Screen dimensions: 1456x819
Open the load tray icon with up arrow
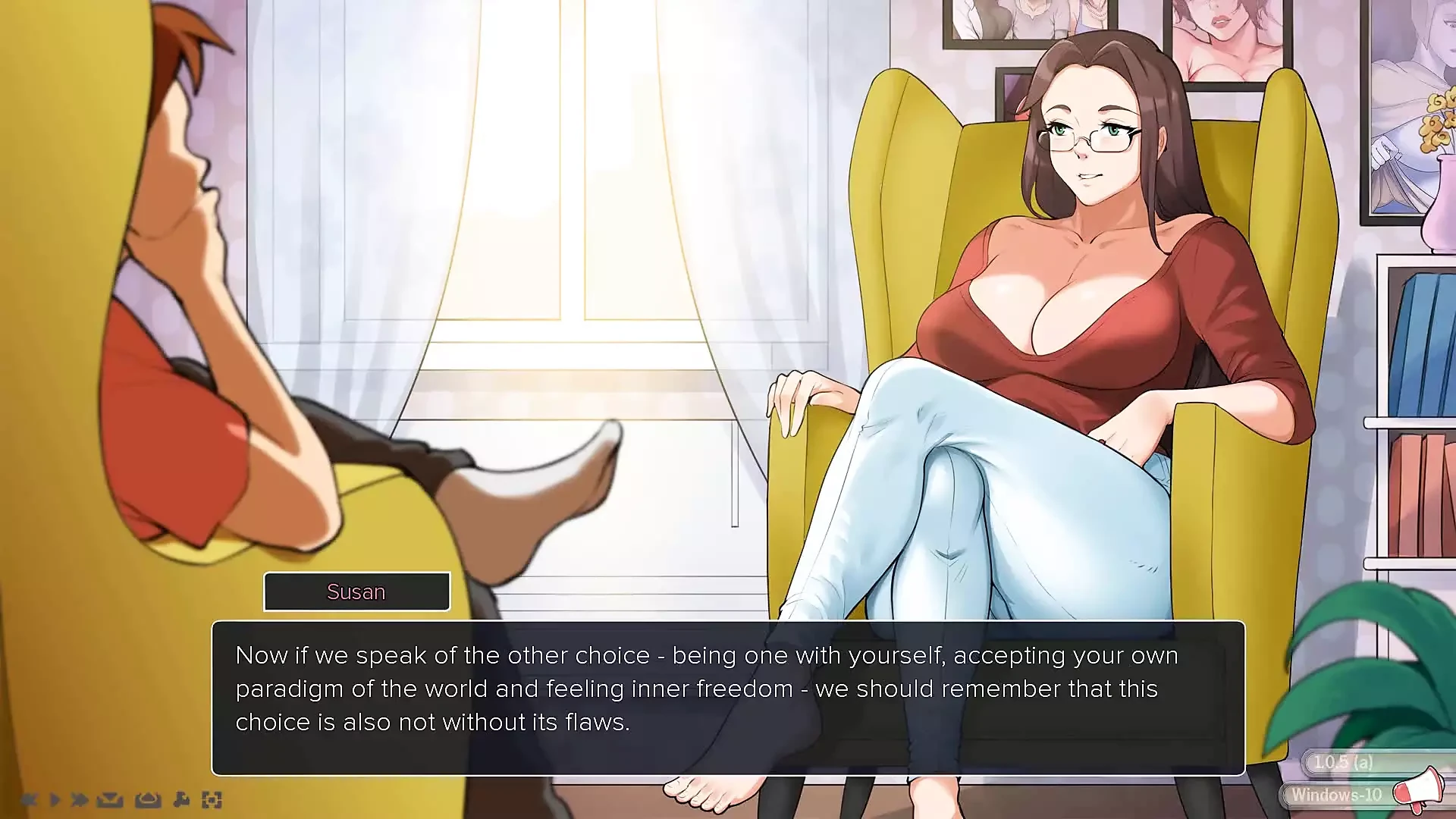(148, 799)
